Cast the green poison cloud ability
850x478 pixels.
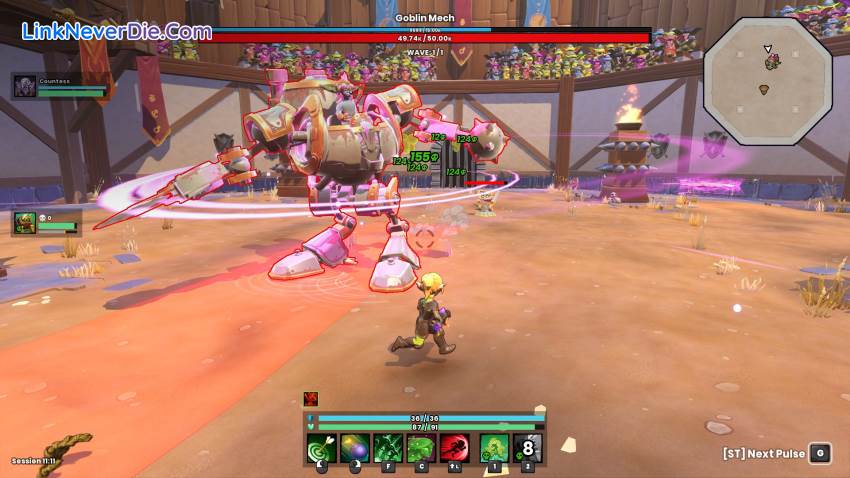pyautogui.click(x=421, y=448)
